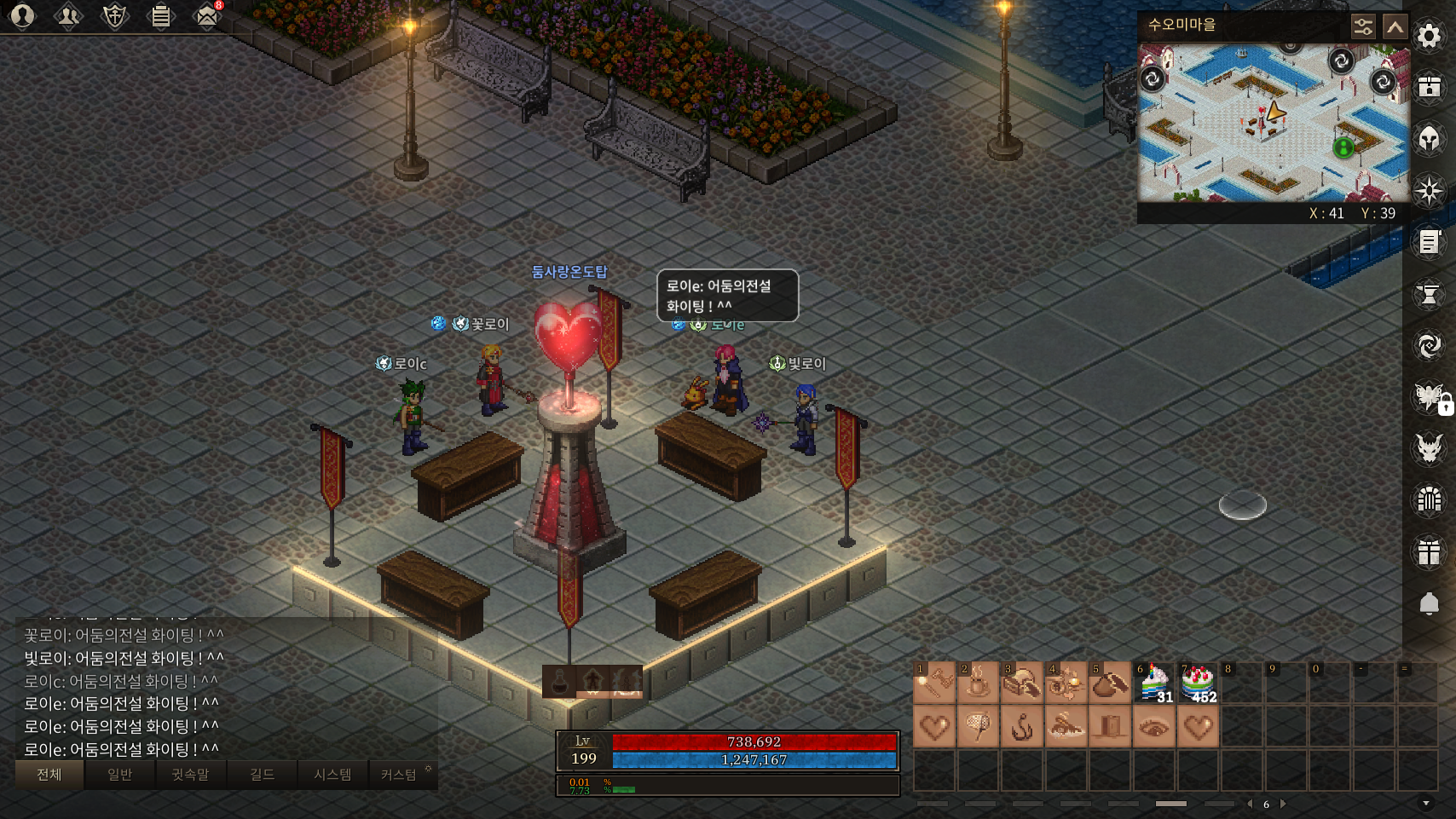
Task: Switch to the 귓속말 chat tab
Action: tap(190, 774)
